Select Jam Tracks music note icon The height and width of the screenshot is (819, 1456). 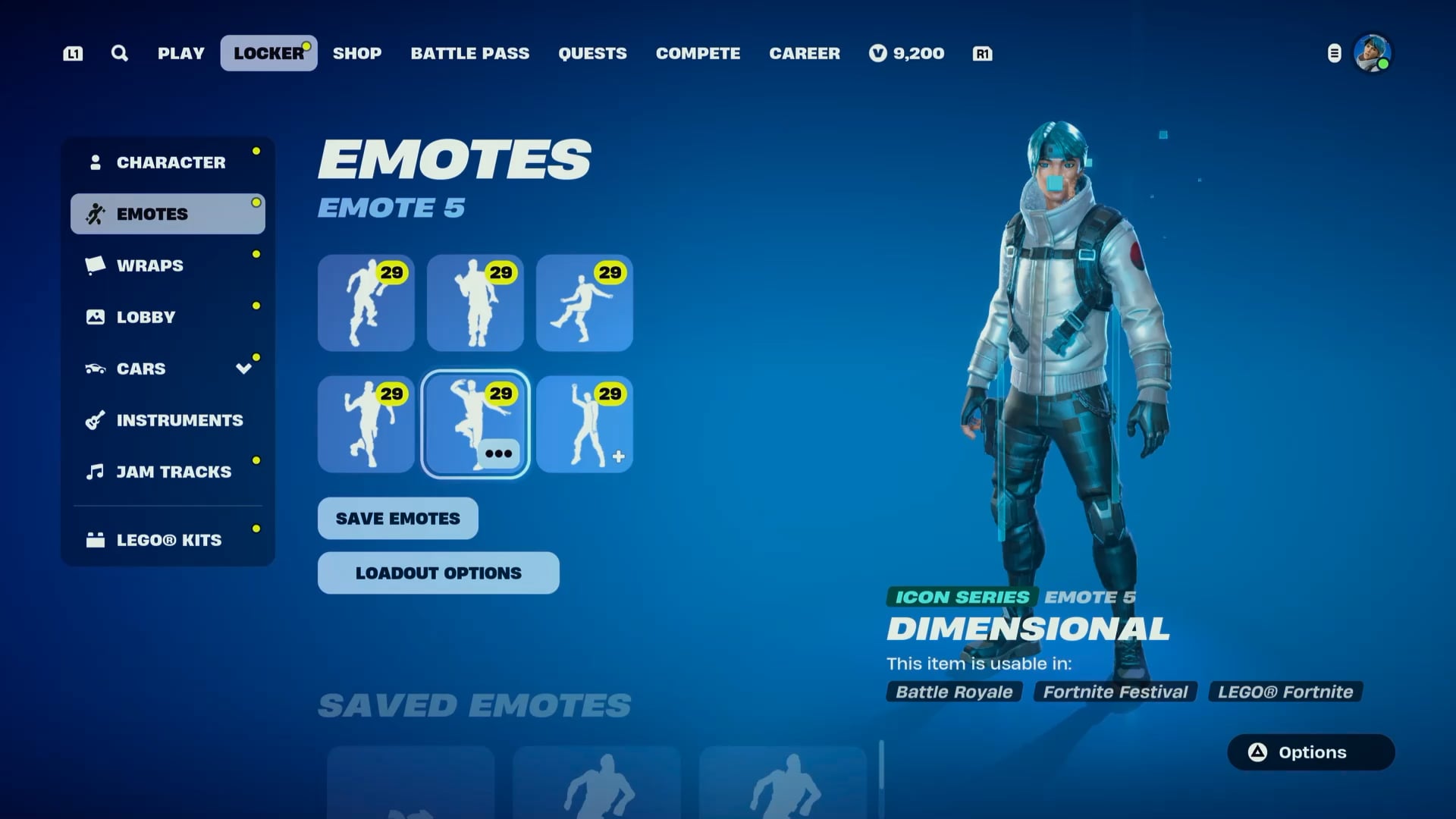(94, 471)
